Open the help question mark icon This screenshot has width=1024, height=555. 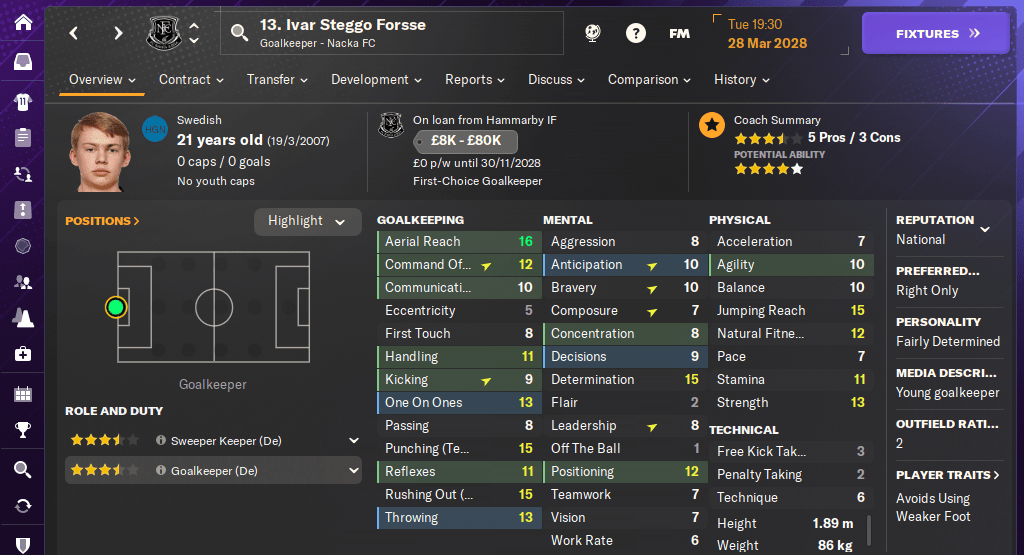635,34
